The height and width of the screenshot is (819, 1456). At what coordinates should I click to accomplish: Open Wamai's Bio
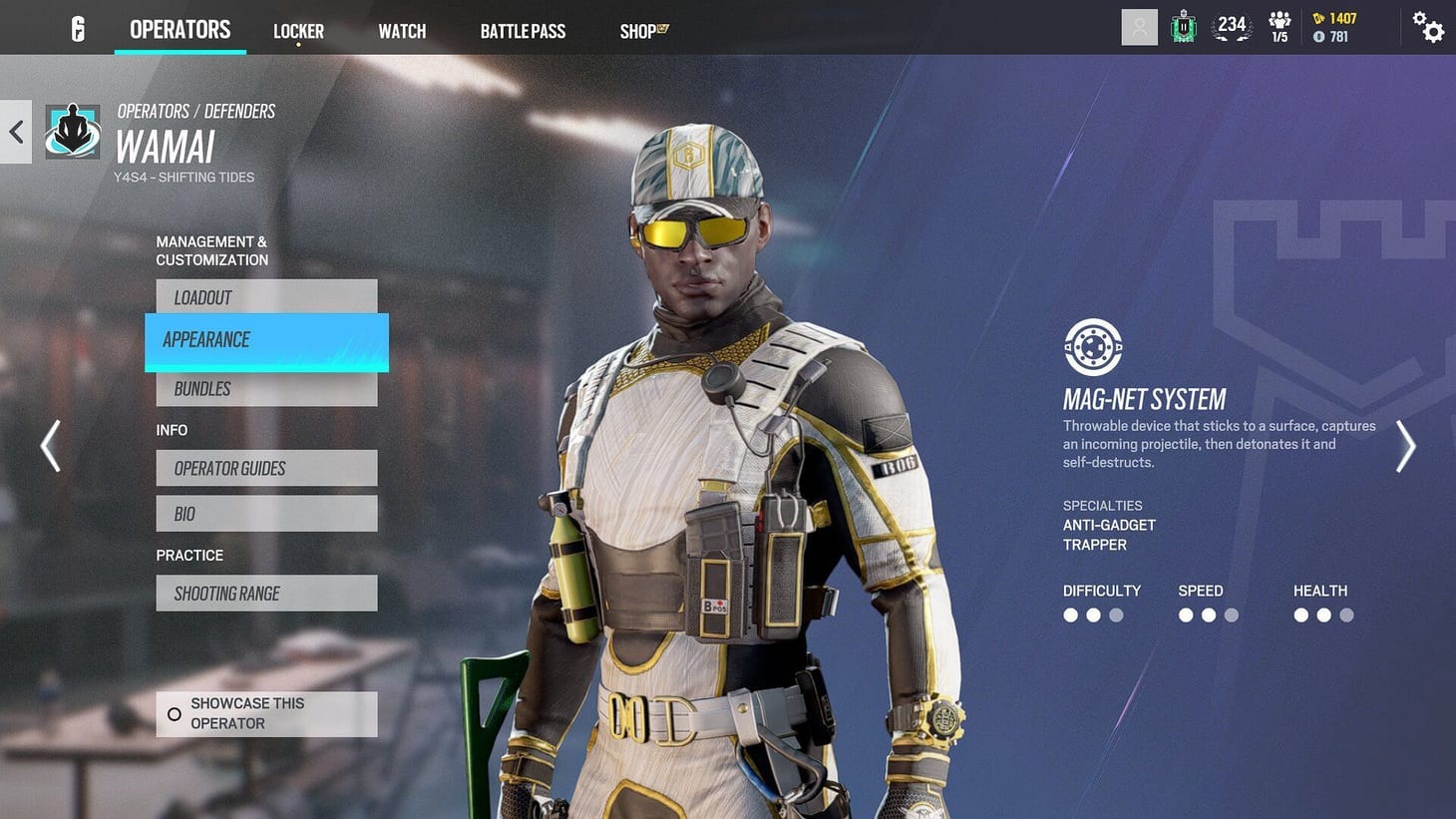[x=266, y=514]
